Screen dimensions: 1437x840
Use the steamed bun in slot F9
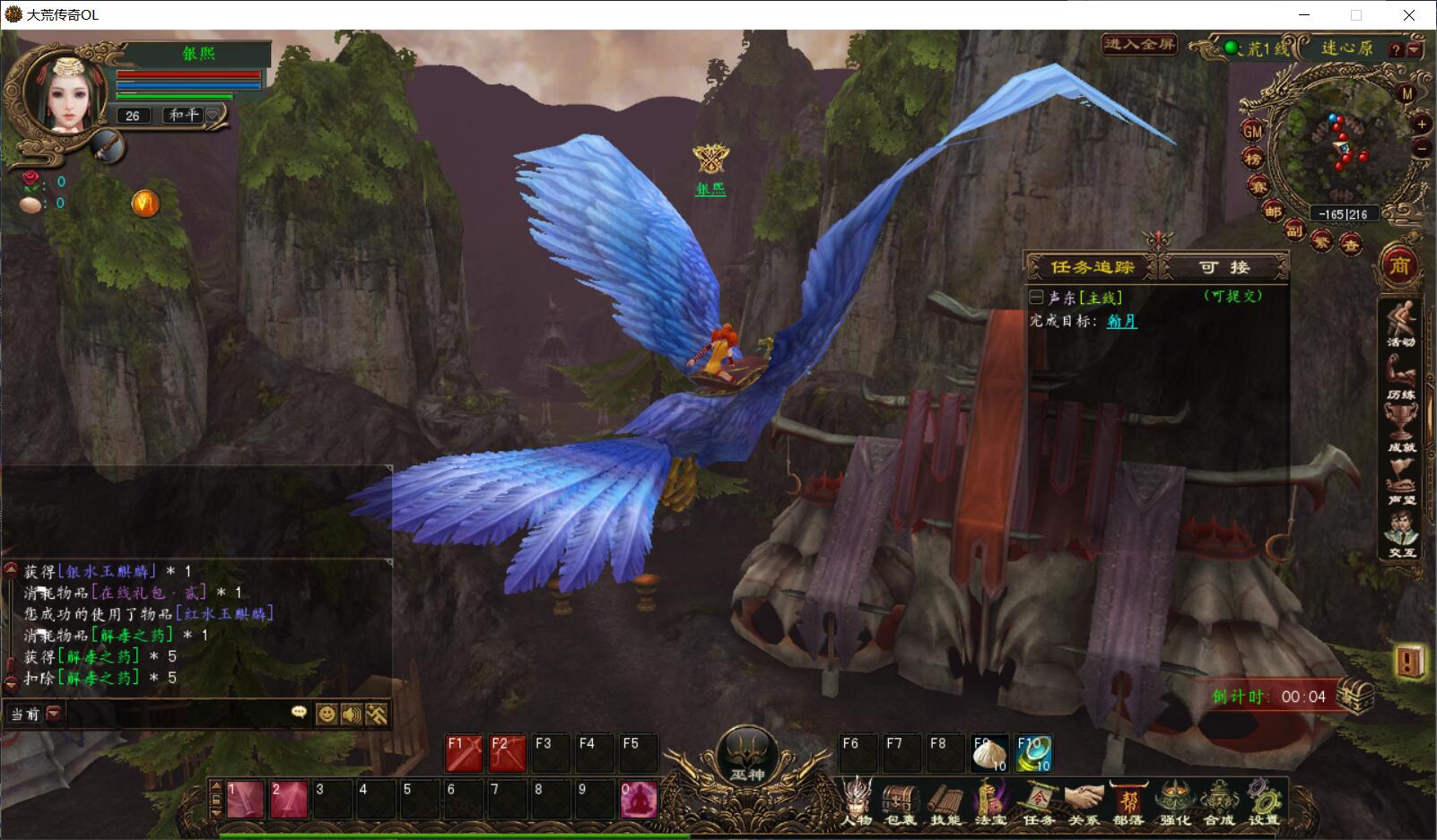(989, 753)
